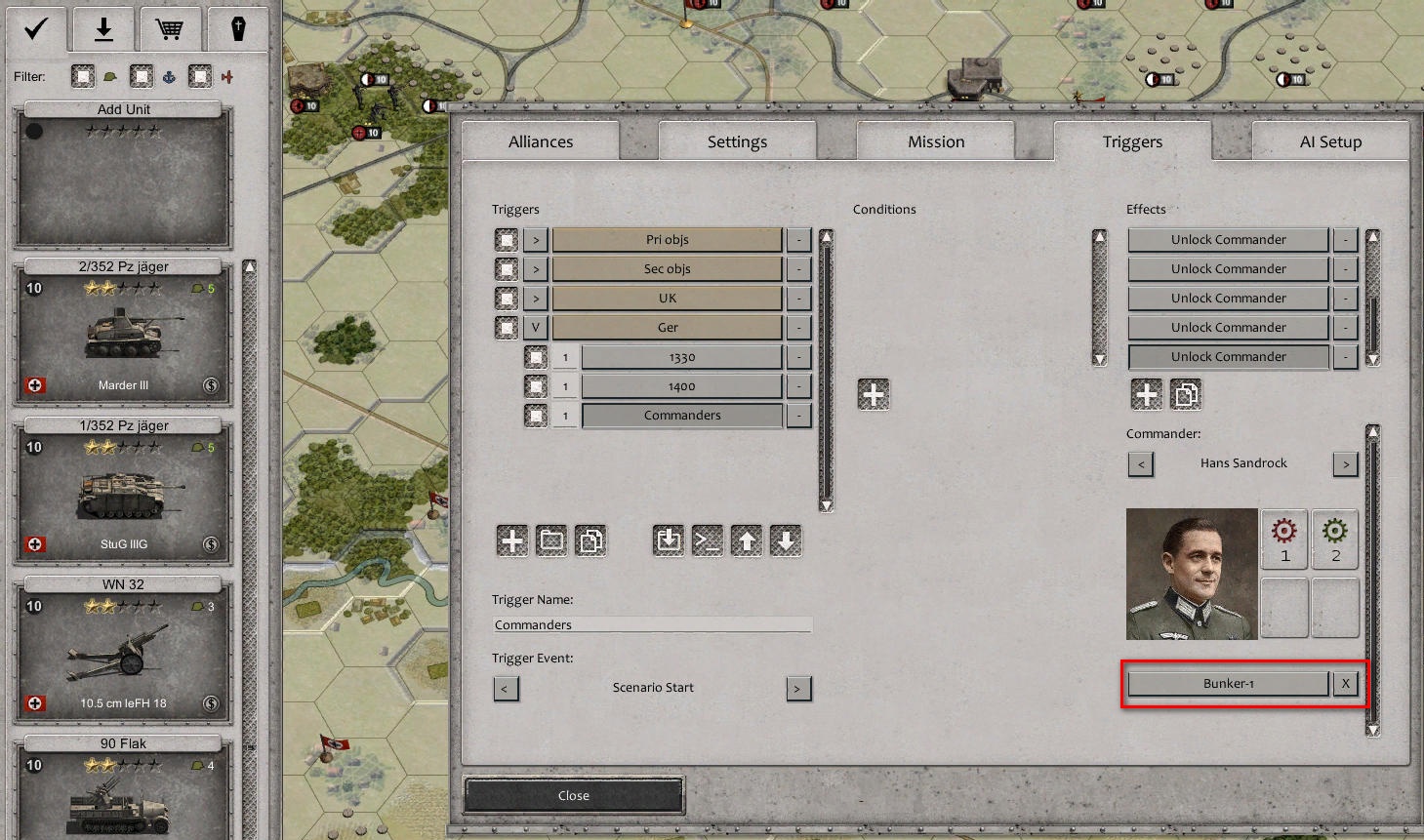Move the Commanders trigger down the list
The width and height of the screenshot is (1424, 840).
pos(786,540)
